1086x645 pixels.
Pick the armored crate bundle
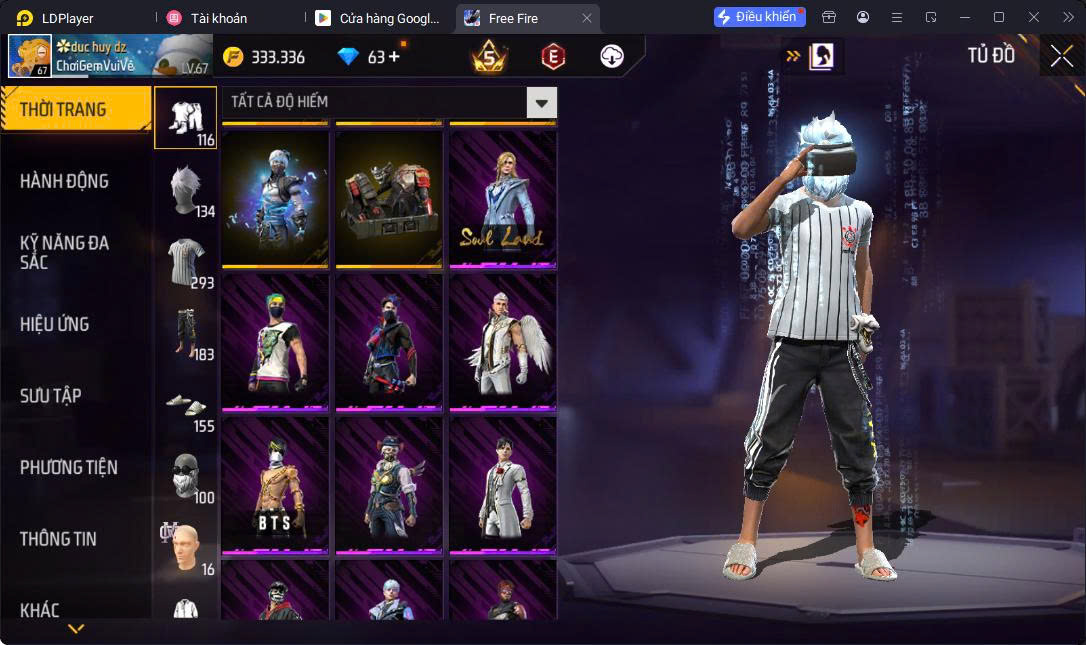(x=389, y=200)
